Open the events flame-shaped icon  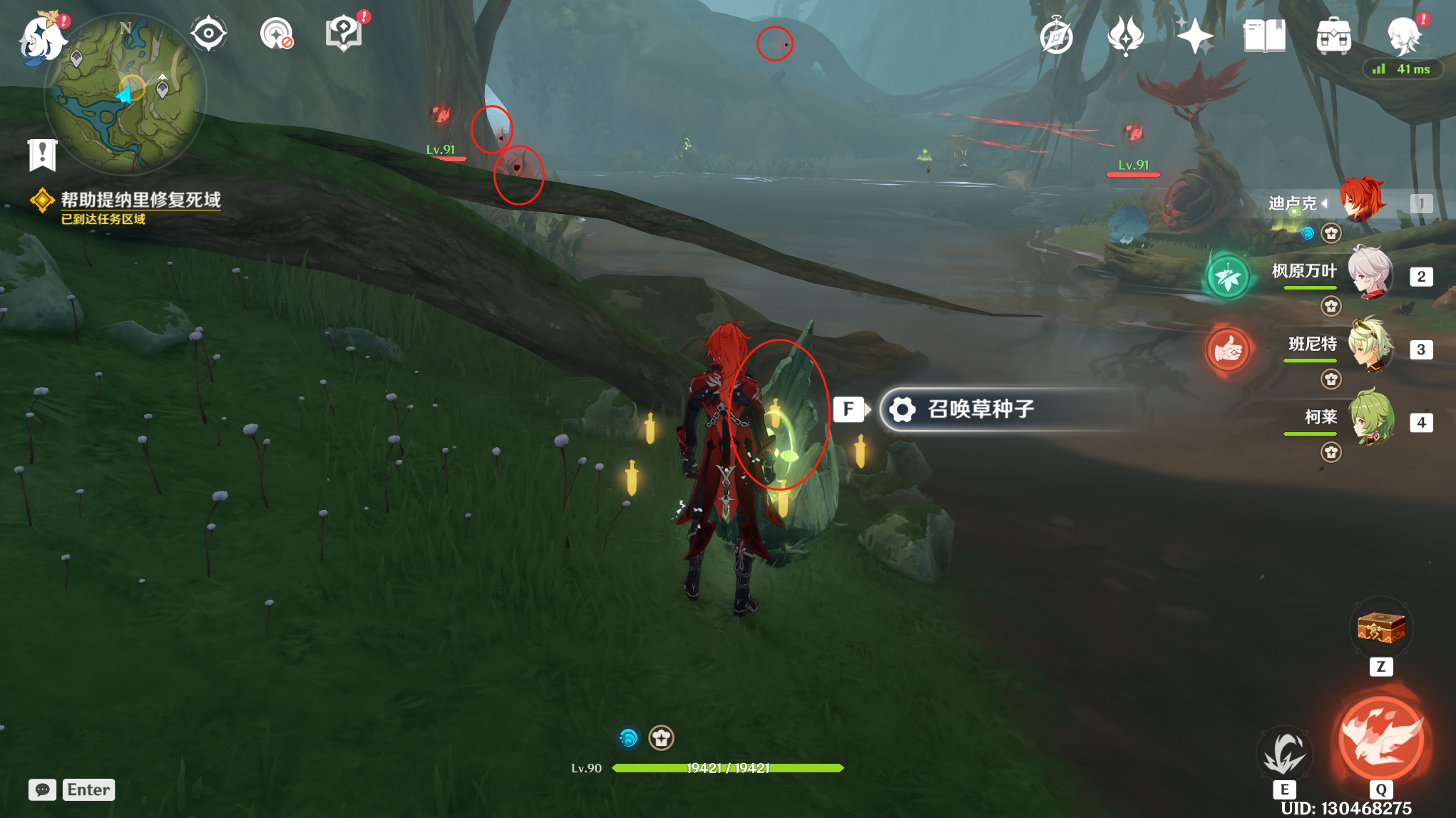1126,36
